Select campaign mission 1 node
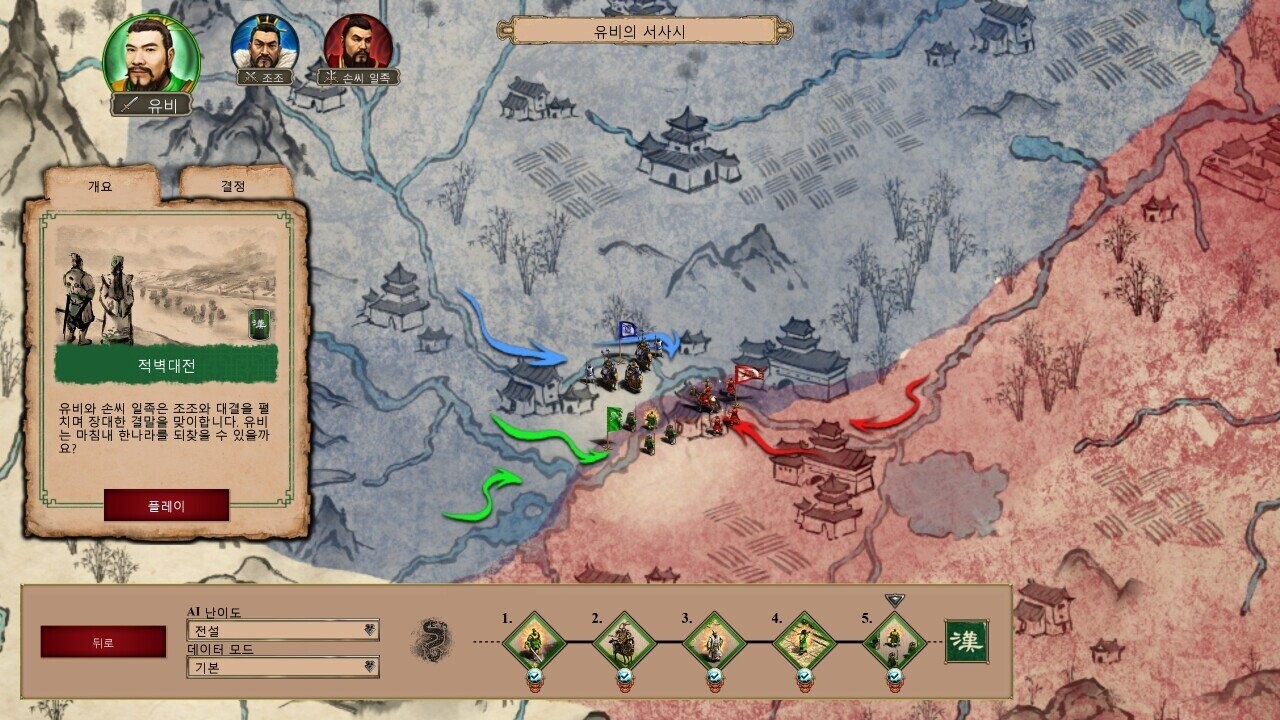 pyautogui.click(x=534, y=640)
